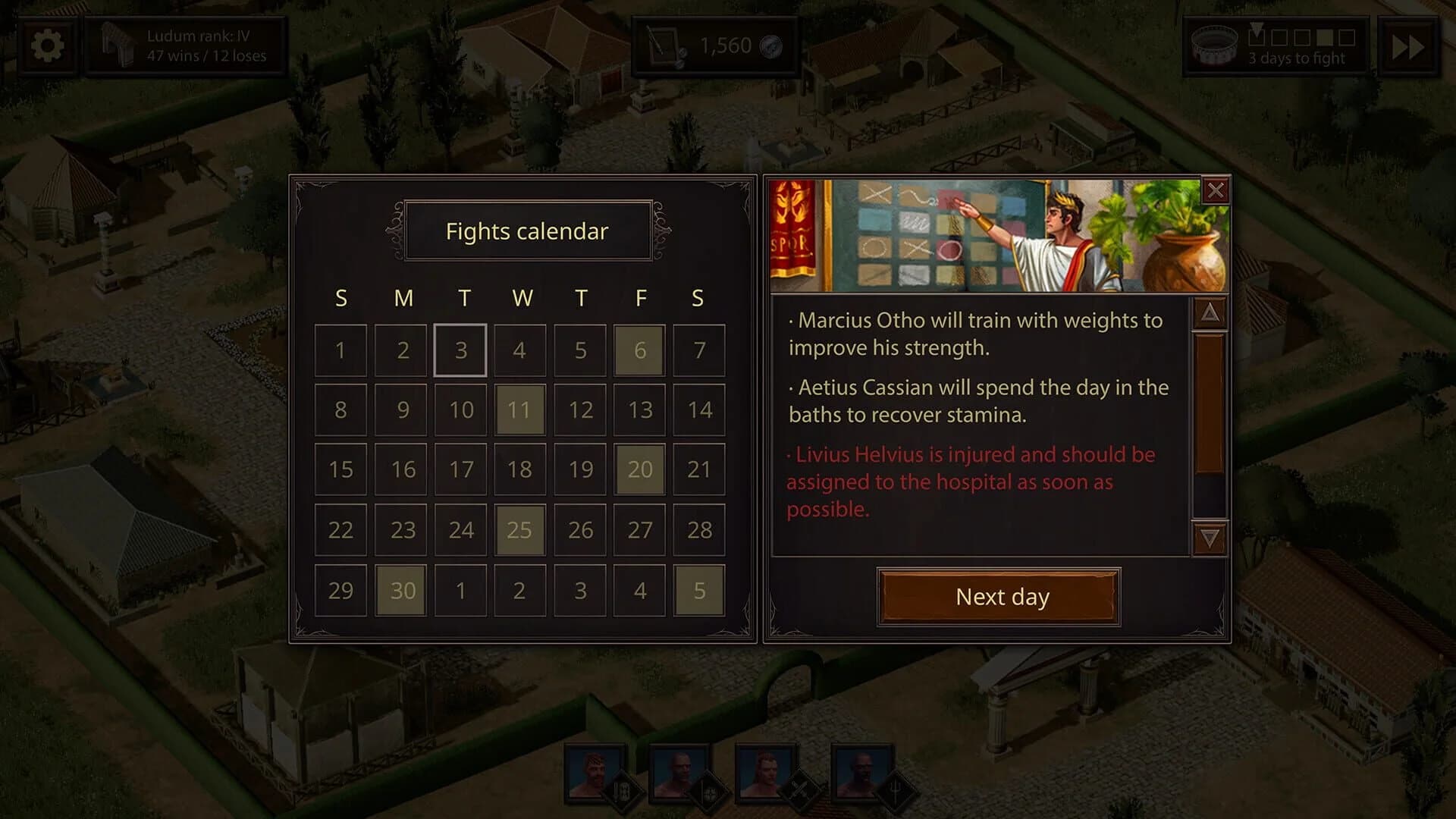Select fight day 11 on the calendar
This screenshot has height=819, width=1456.
519,409
